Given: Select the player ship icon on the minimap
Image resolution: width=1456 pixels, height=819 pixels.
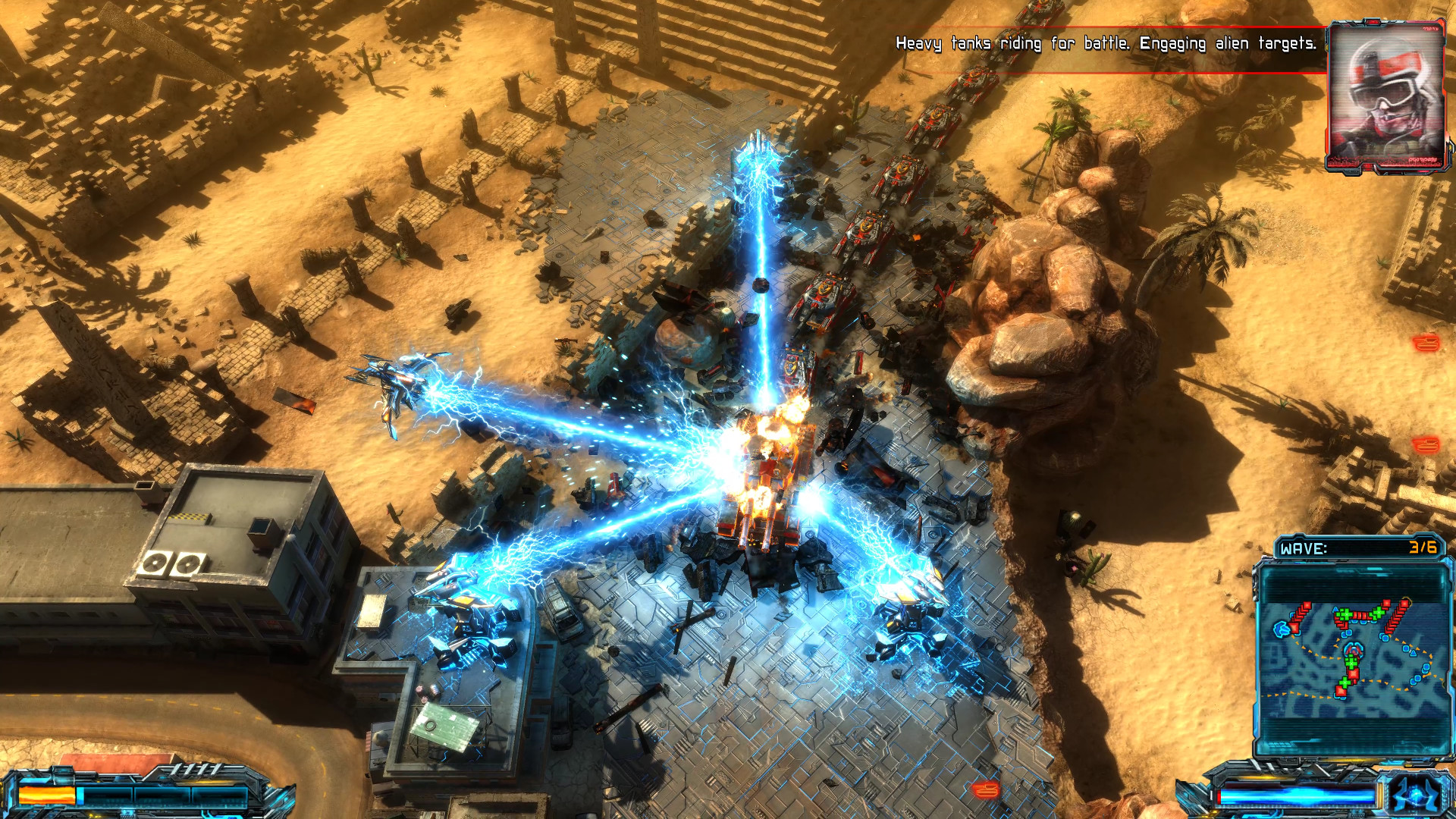Looking at the screenshot, I should pos(1352,650).
